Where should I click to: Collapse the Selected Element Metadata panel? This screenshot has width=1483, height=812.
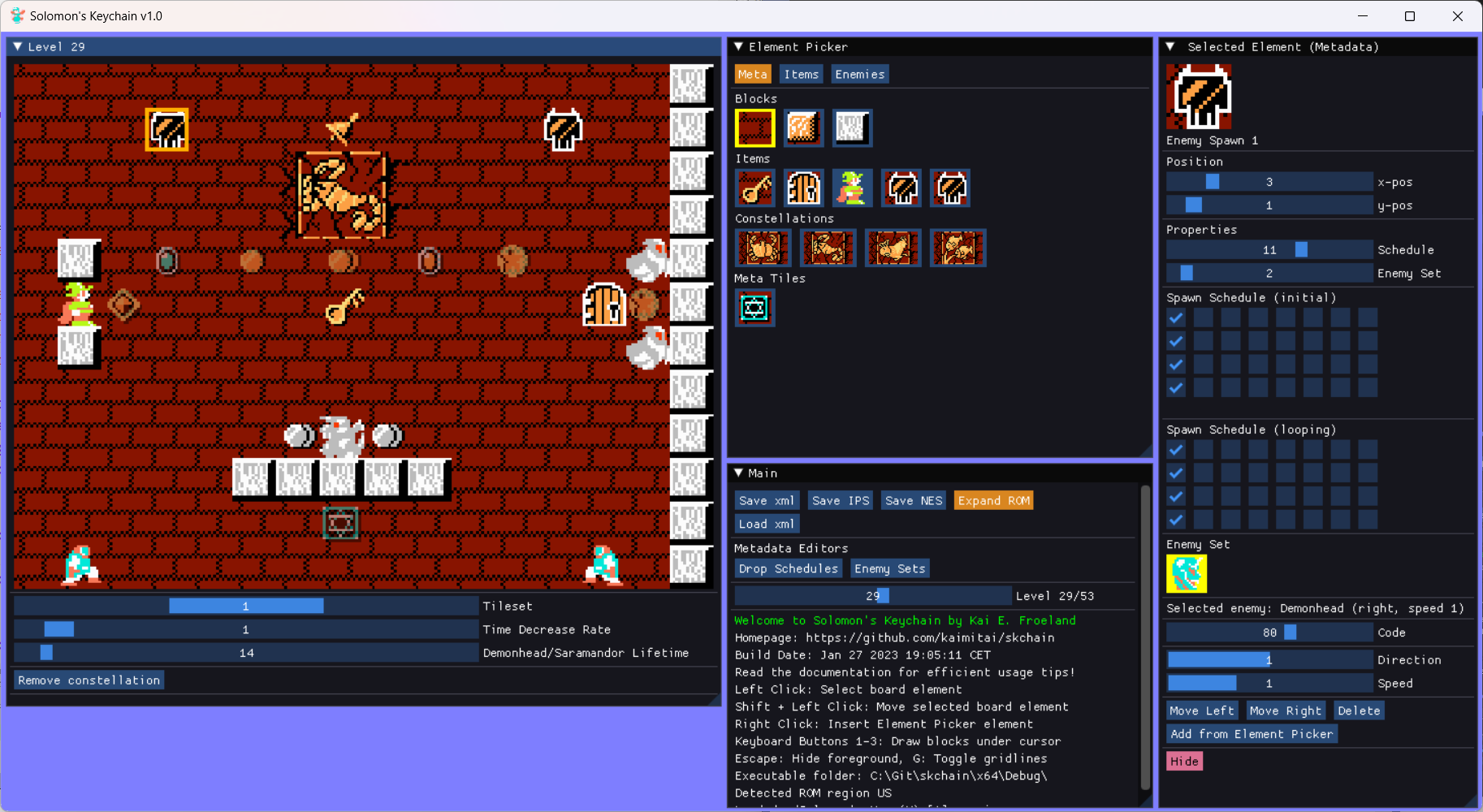[1172, 46]
